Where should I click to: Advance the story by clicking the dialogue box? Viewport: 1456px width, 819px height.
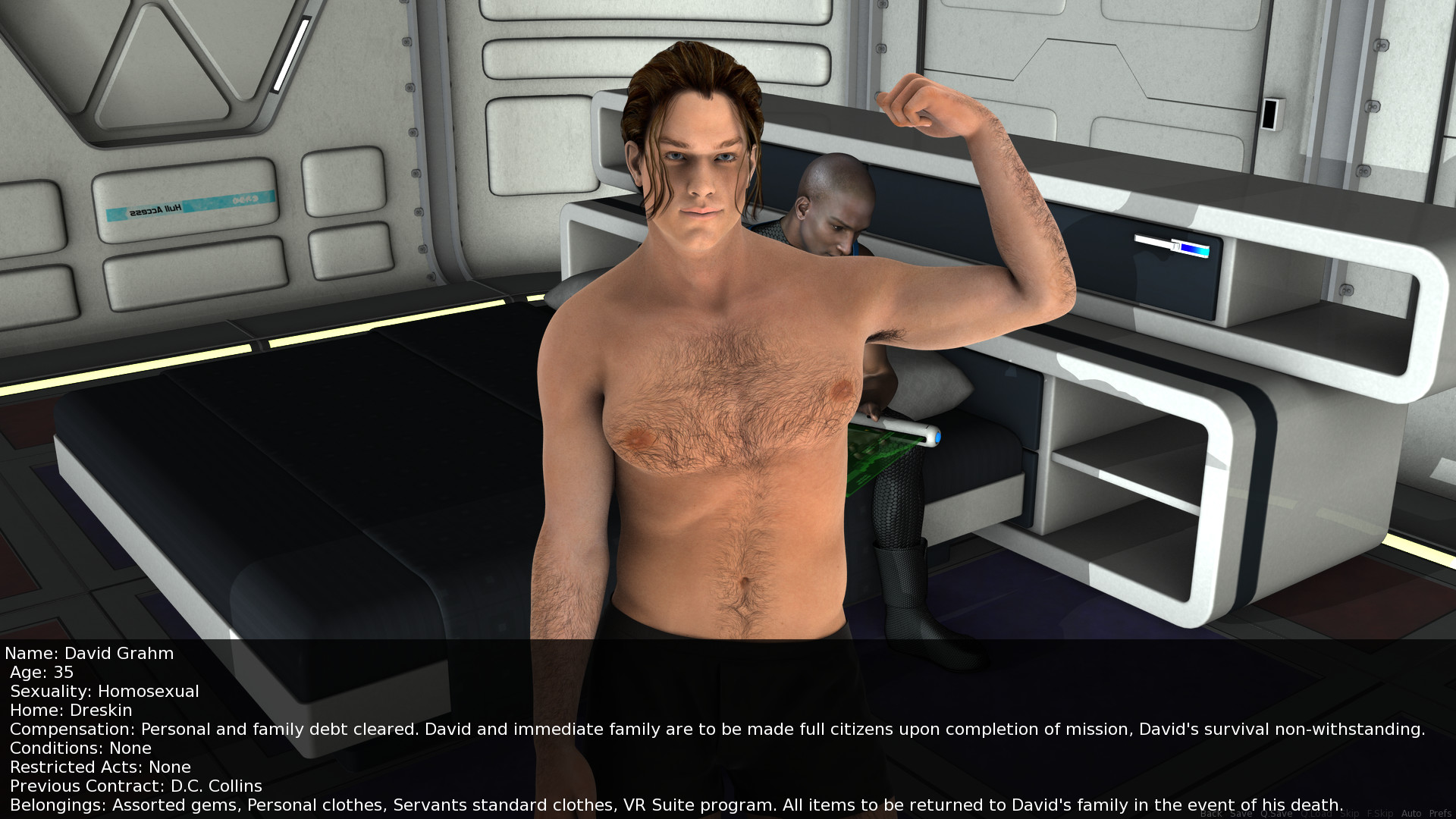tap(531, 728)
